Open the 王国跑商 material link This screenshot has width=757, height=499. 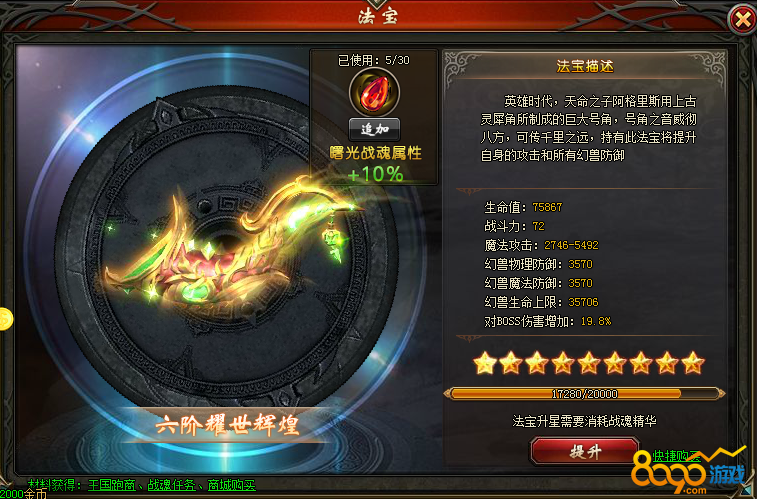112,486
